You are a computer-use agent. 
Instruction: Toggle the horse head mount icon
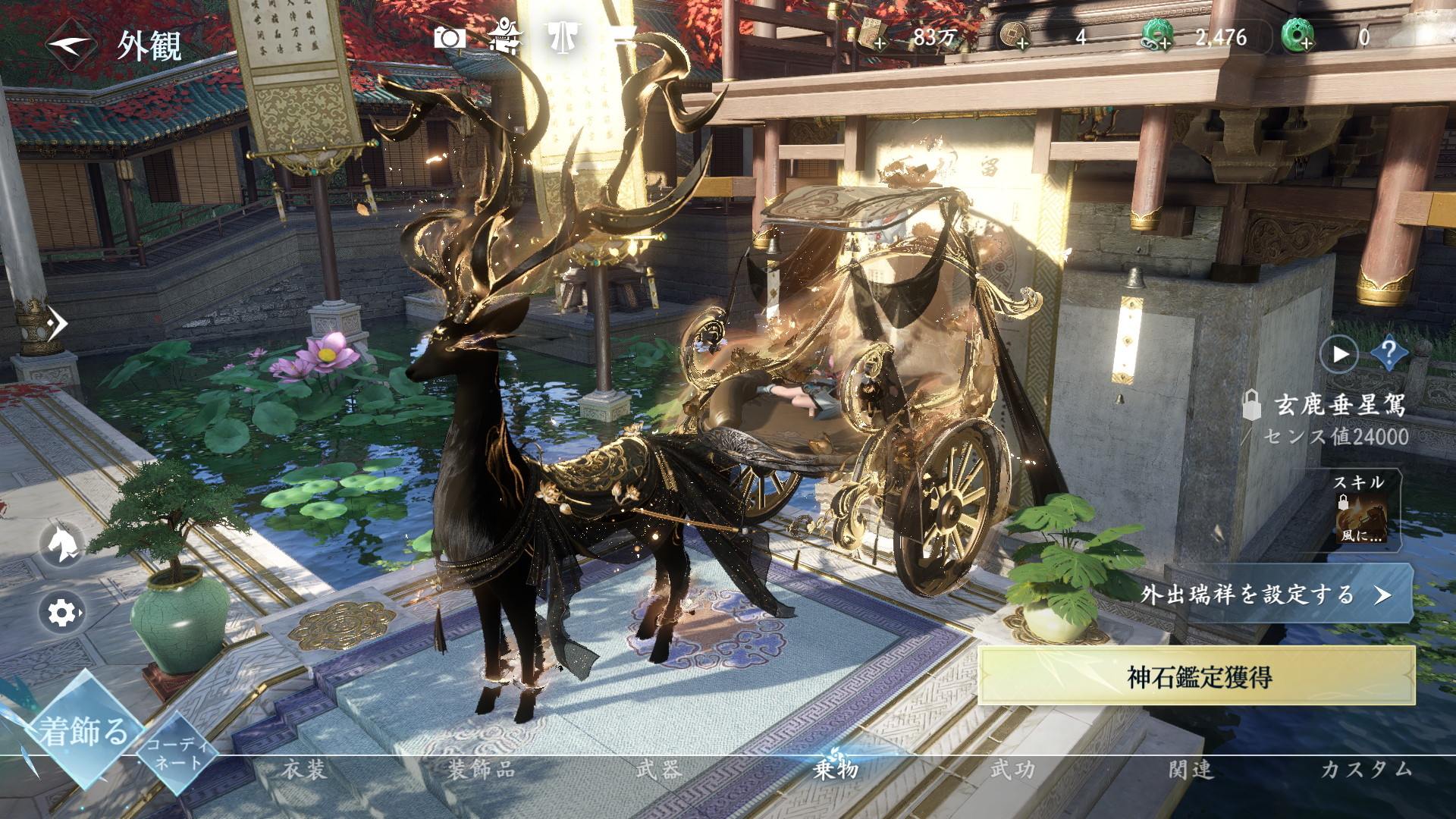(x=62, y=544)
